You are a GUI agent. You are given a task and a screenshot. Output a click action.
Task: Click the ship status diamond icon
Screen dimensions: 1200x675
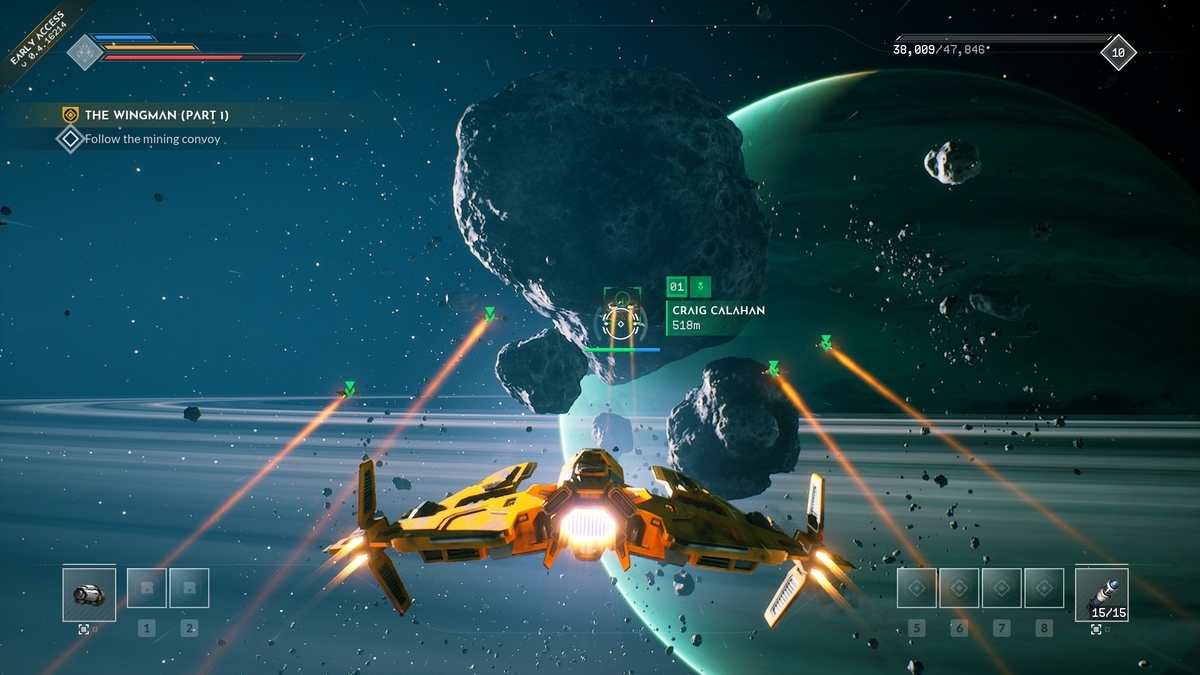tap(84, 52)
